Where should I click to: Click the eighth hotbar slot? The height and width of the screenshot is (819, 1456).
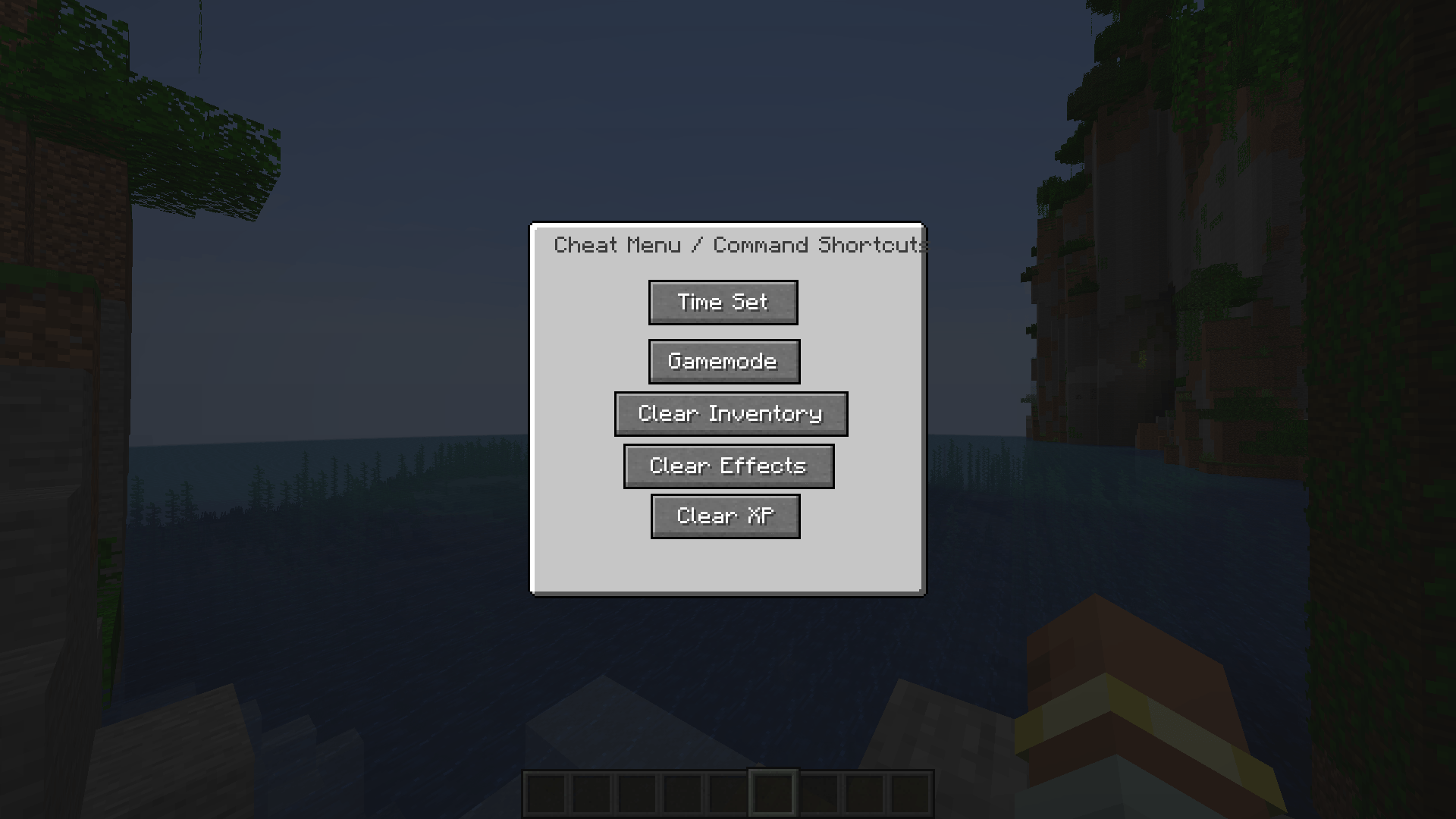(x=864, y=795)
